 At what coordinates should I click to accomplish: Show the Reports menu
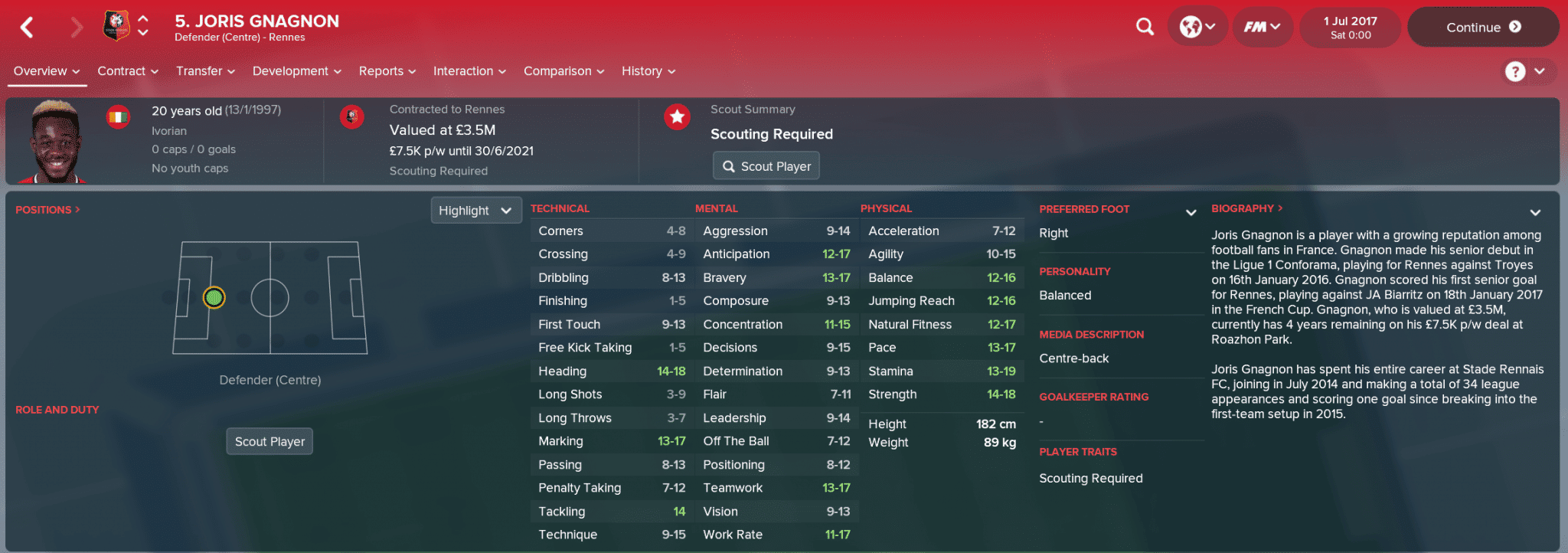[387, 71]
